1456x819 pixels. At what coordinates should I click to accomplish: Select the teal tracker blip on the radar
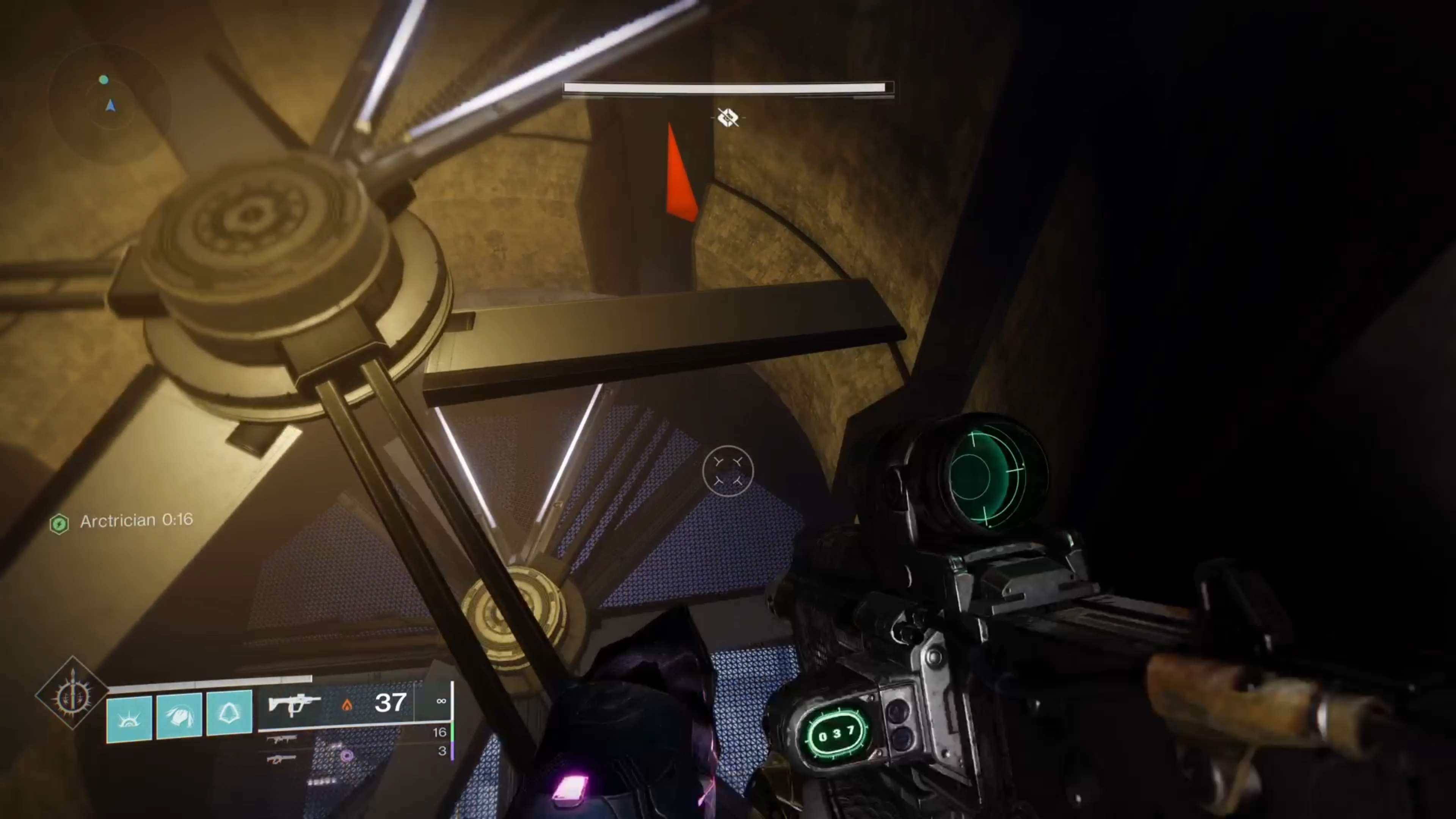(104, 80)
